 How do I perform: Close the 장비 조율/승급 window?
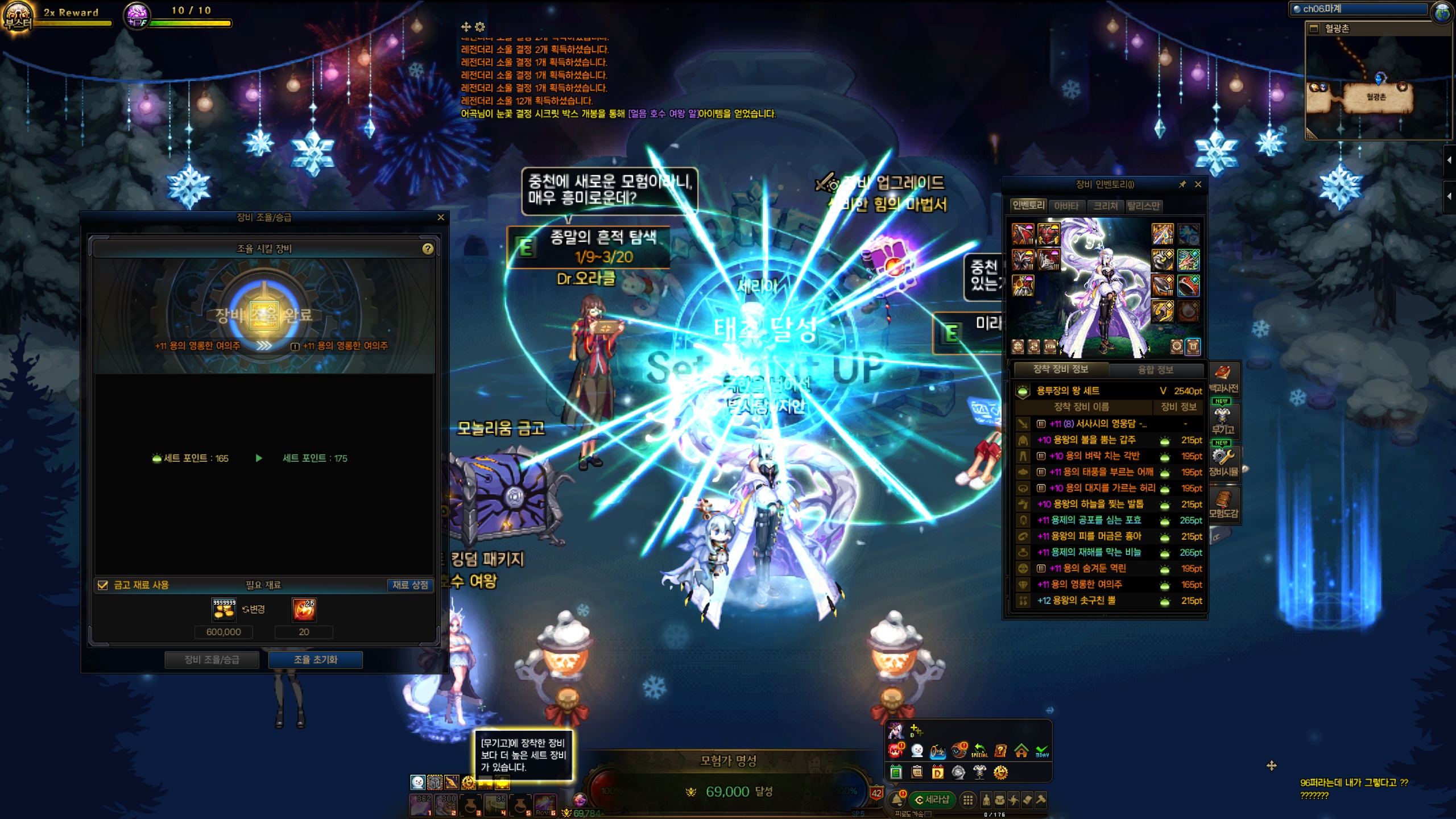point(441,217)
